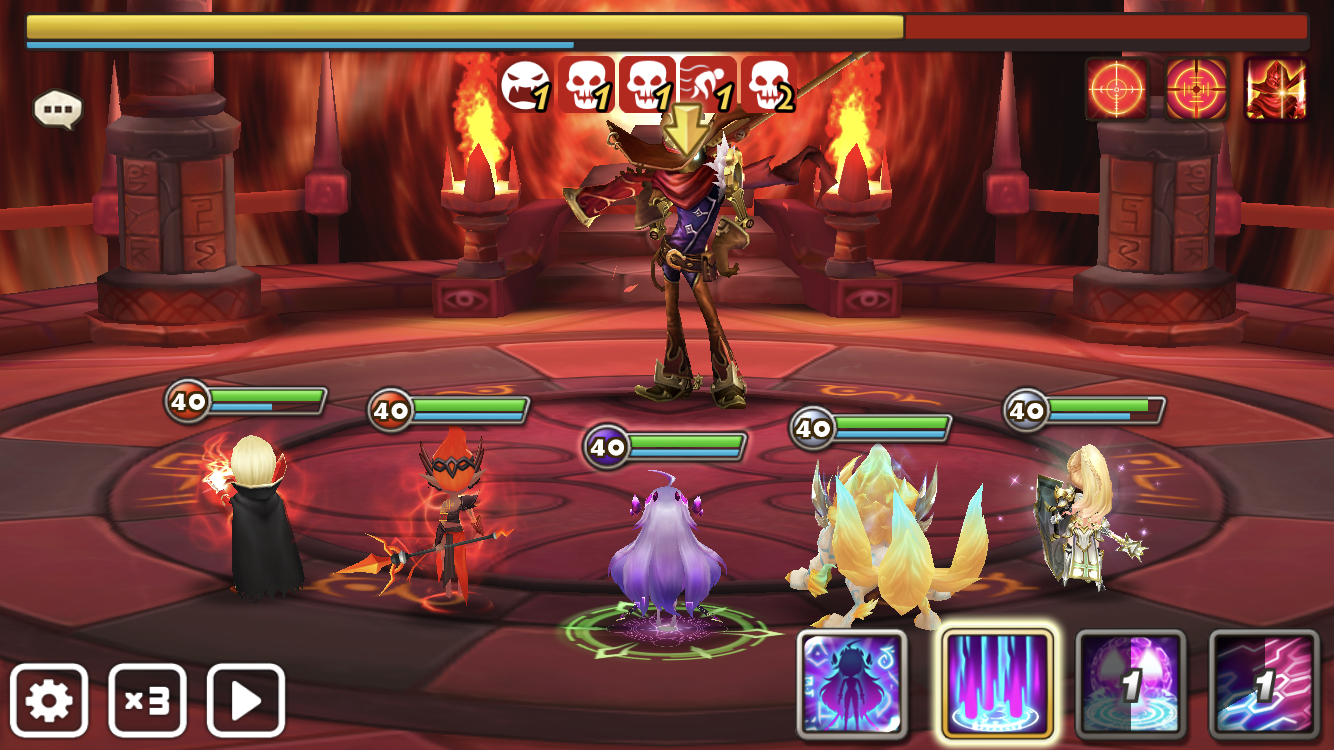Viewport: 1334px width, 750px height.
Task: Select the pink slash skill on cooldown
Action: tap(1264, 684)
